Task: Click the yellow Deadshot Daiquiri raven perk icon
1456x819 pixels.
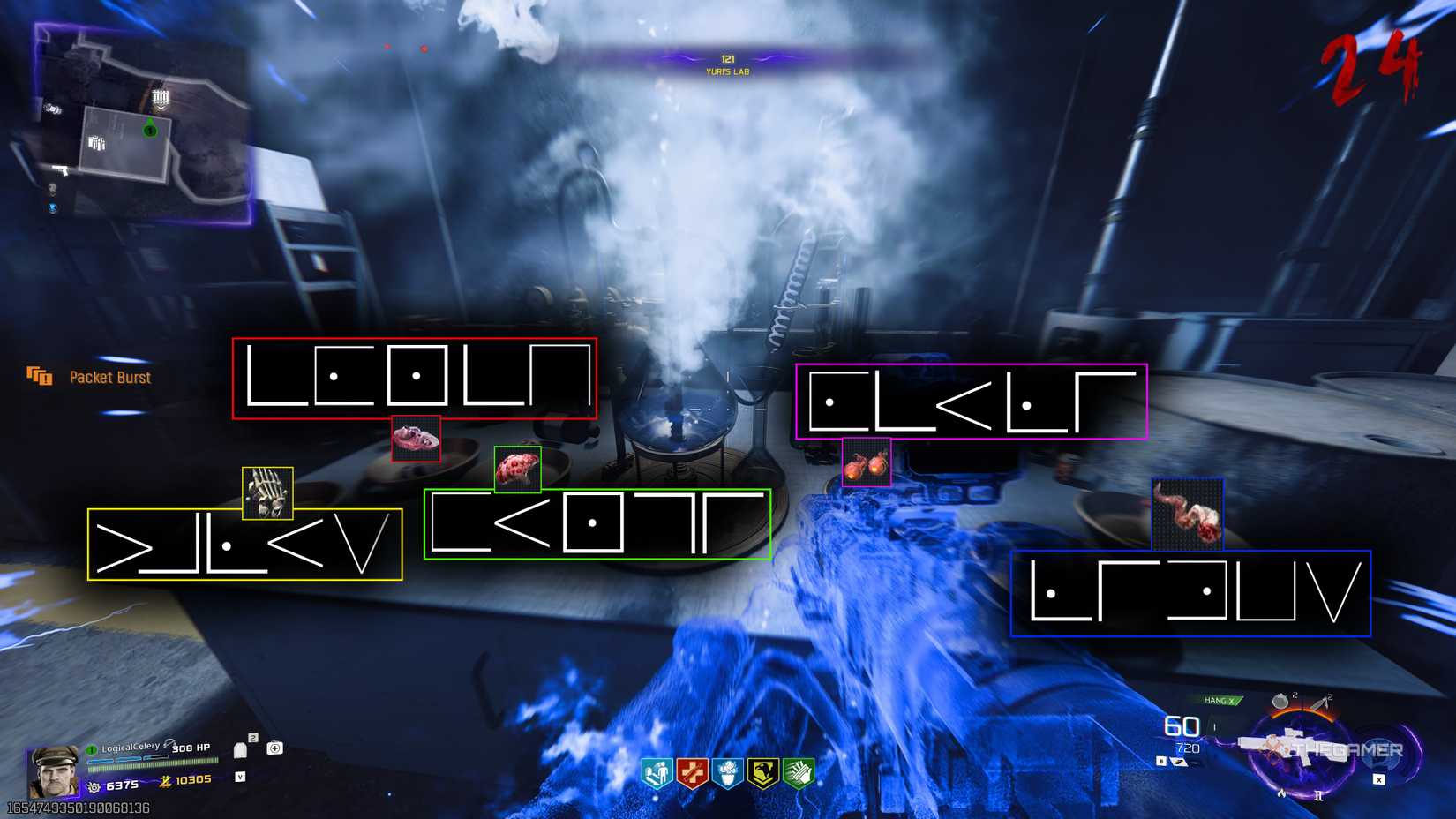Action: coord(763,771)
